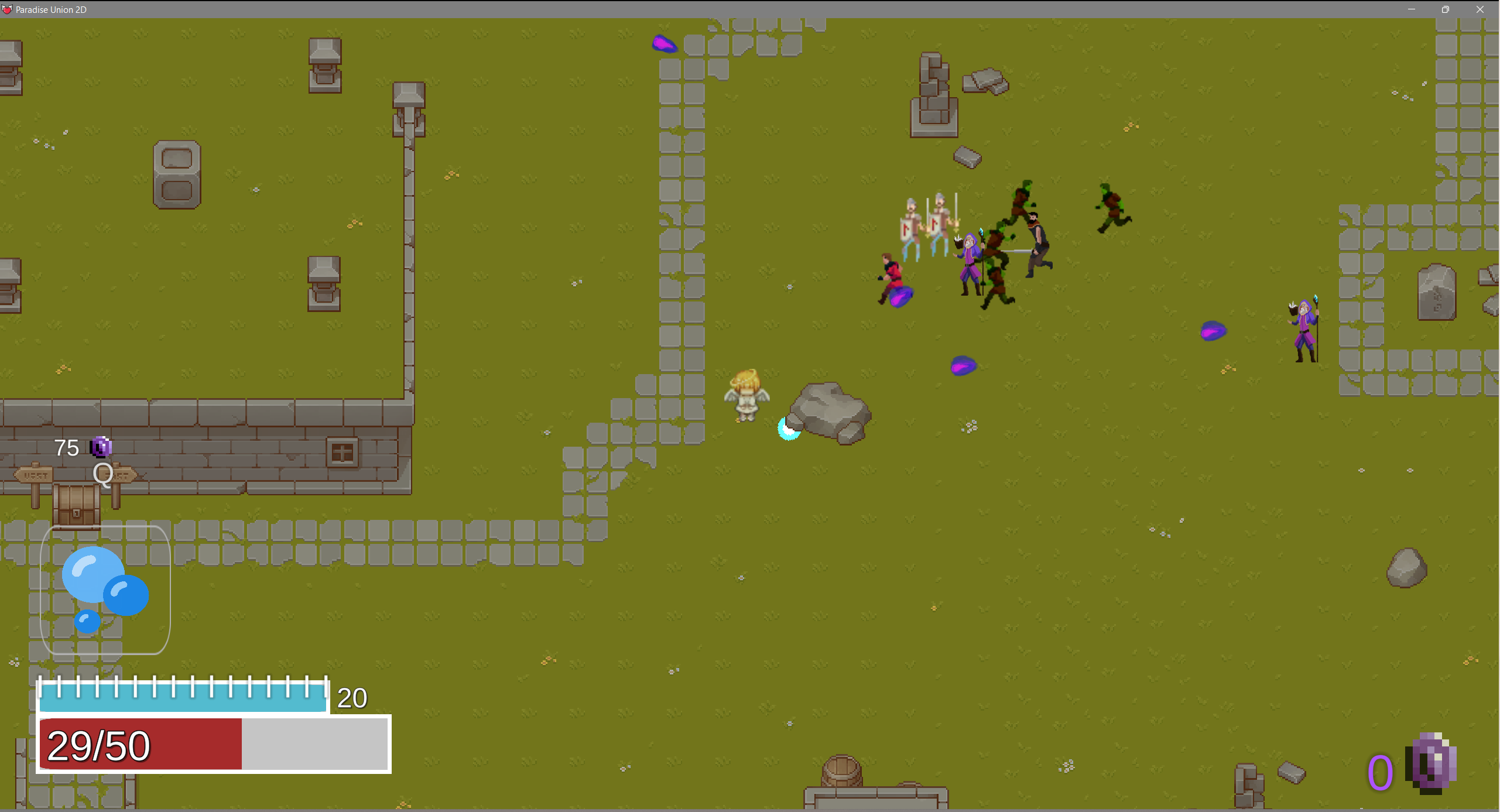1500x812 pixels.
Task: Click the Paradise Union 2D title bar text
Action: click(52, 9)
